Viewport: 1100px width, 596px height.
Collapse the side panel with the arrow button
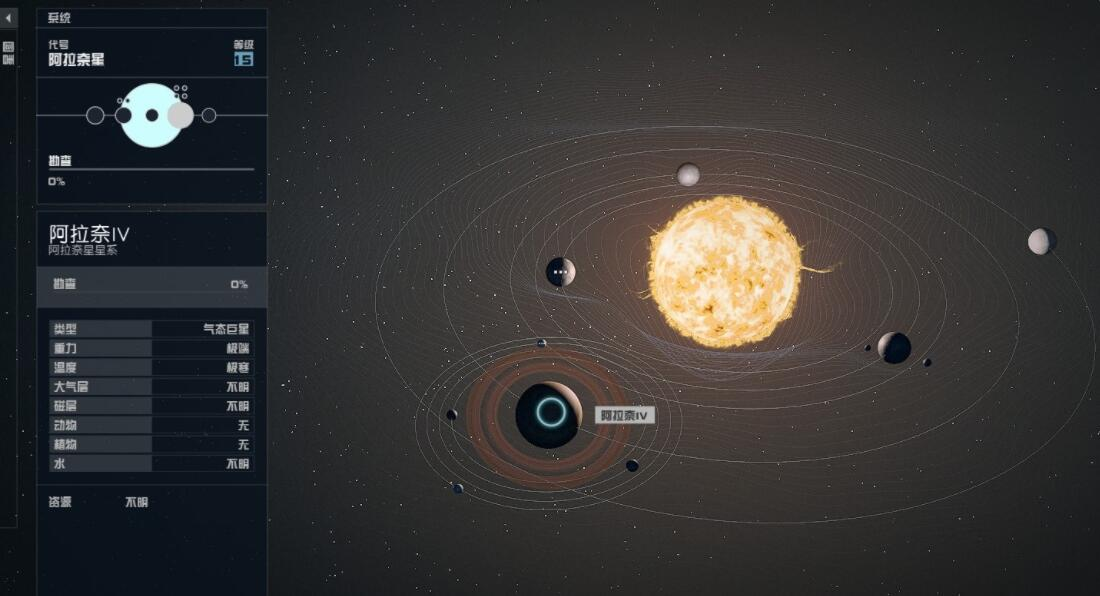tap(9, 18)
